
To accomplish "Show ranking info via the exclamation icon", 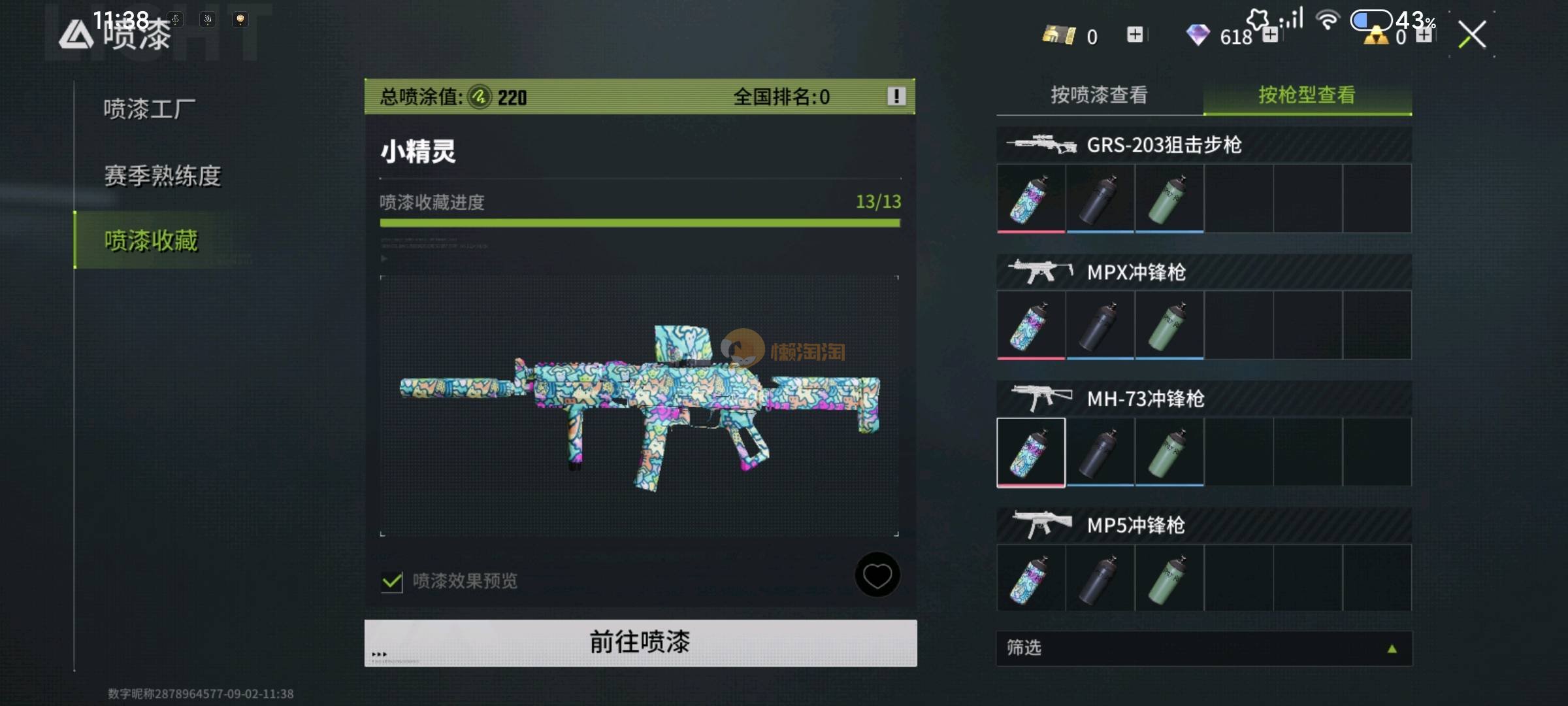I will click(x=896, y=97).
